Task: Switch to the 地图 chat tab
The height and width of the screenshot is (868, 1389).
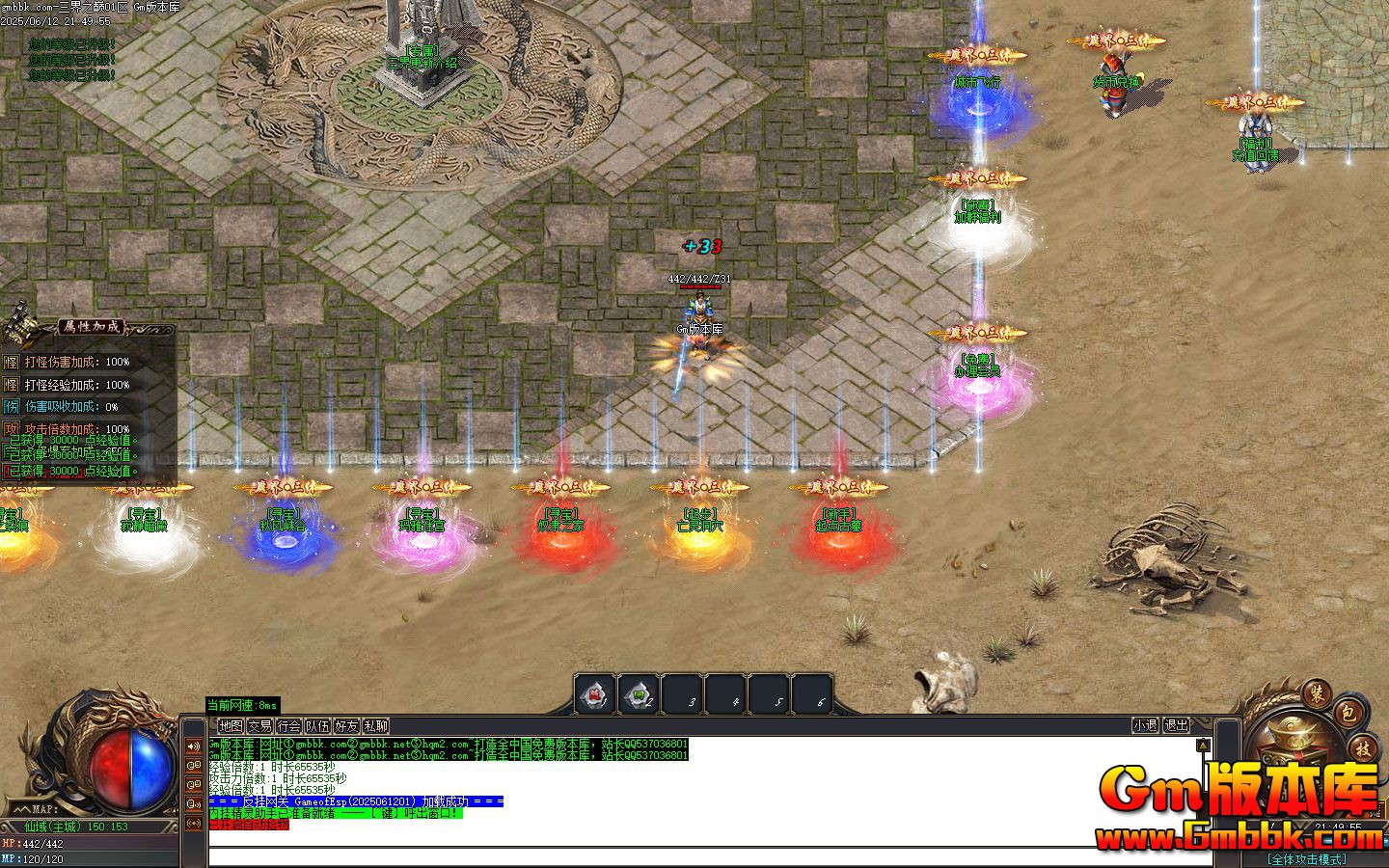Action: click(231, 725)
